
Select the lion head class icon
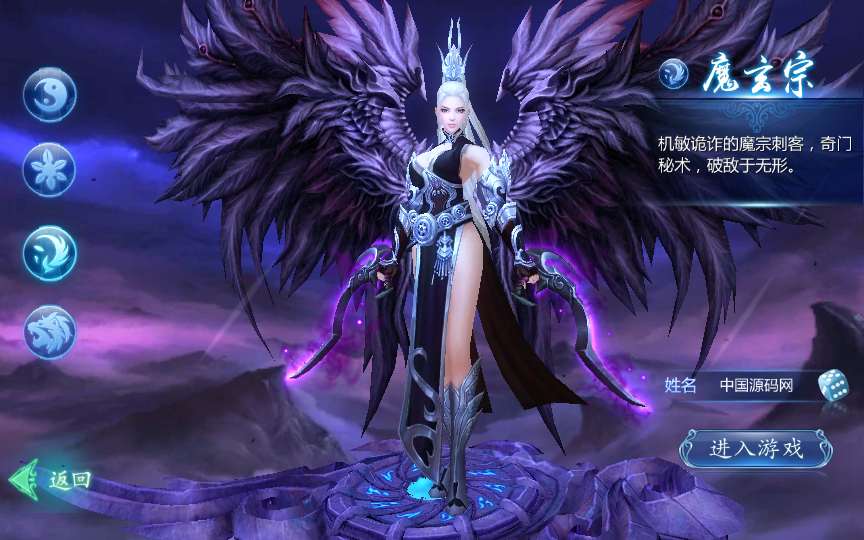point(50,331)
